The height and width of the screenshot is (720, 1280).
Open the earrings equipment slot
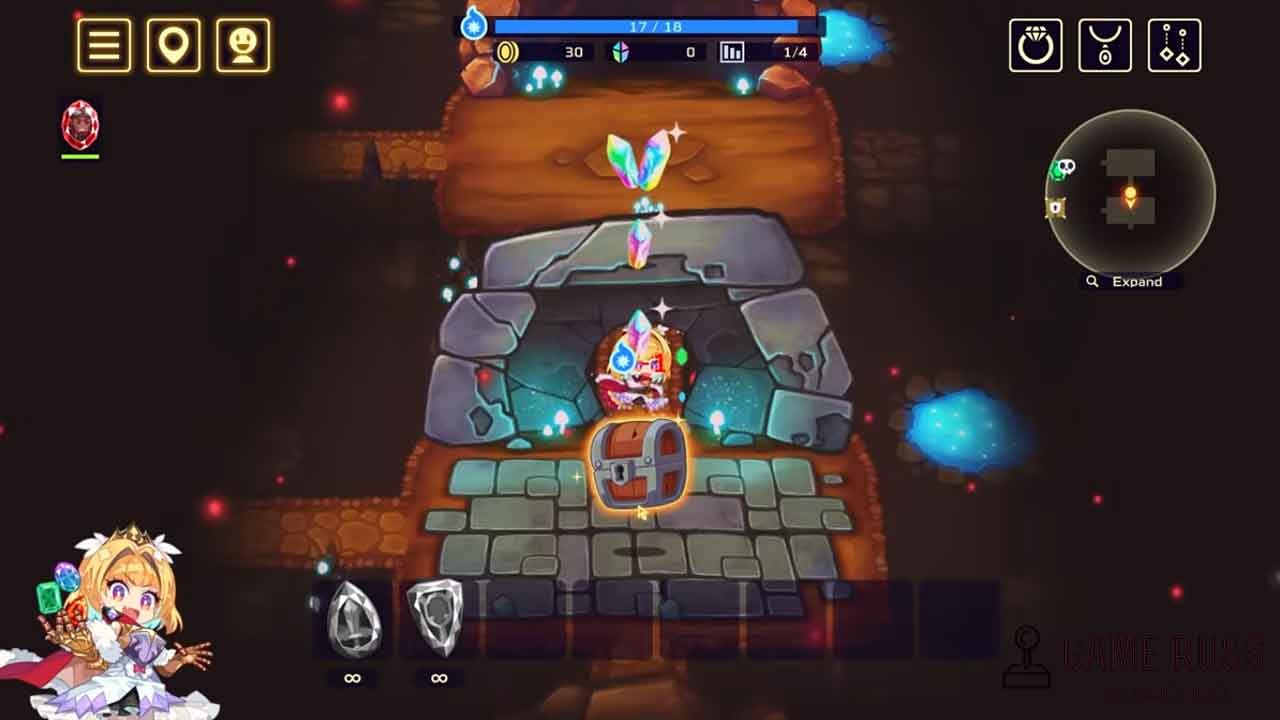tap(1174, 45)
